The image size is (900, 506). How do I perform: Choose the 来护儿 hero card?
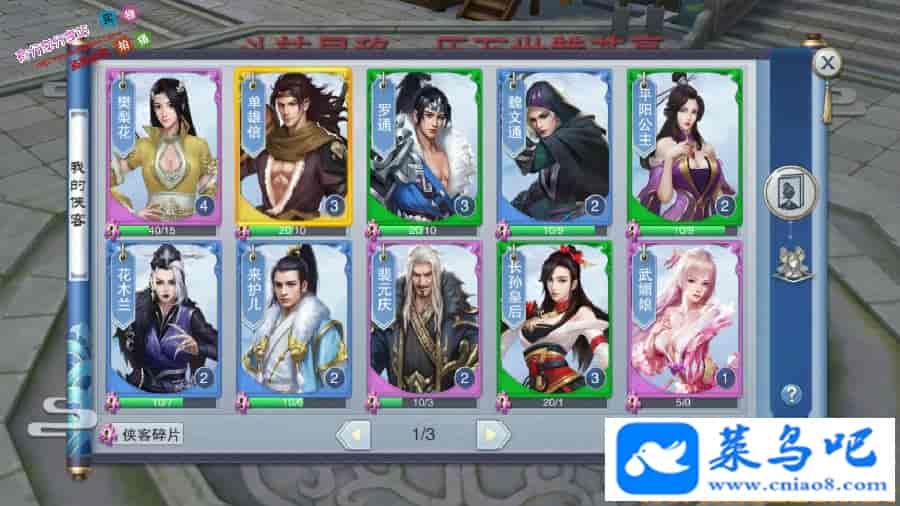tap(294, 318)
